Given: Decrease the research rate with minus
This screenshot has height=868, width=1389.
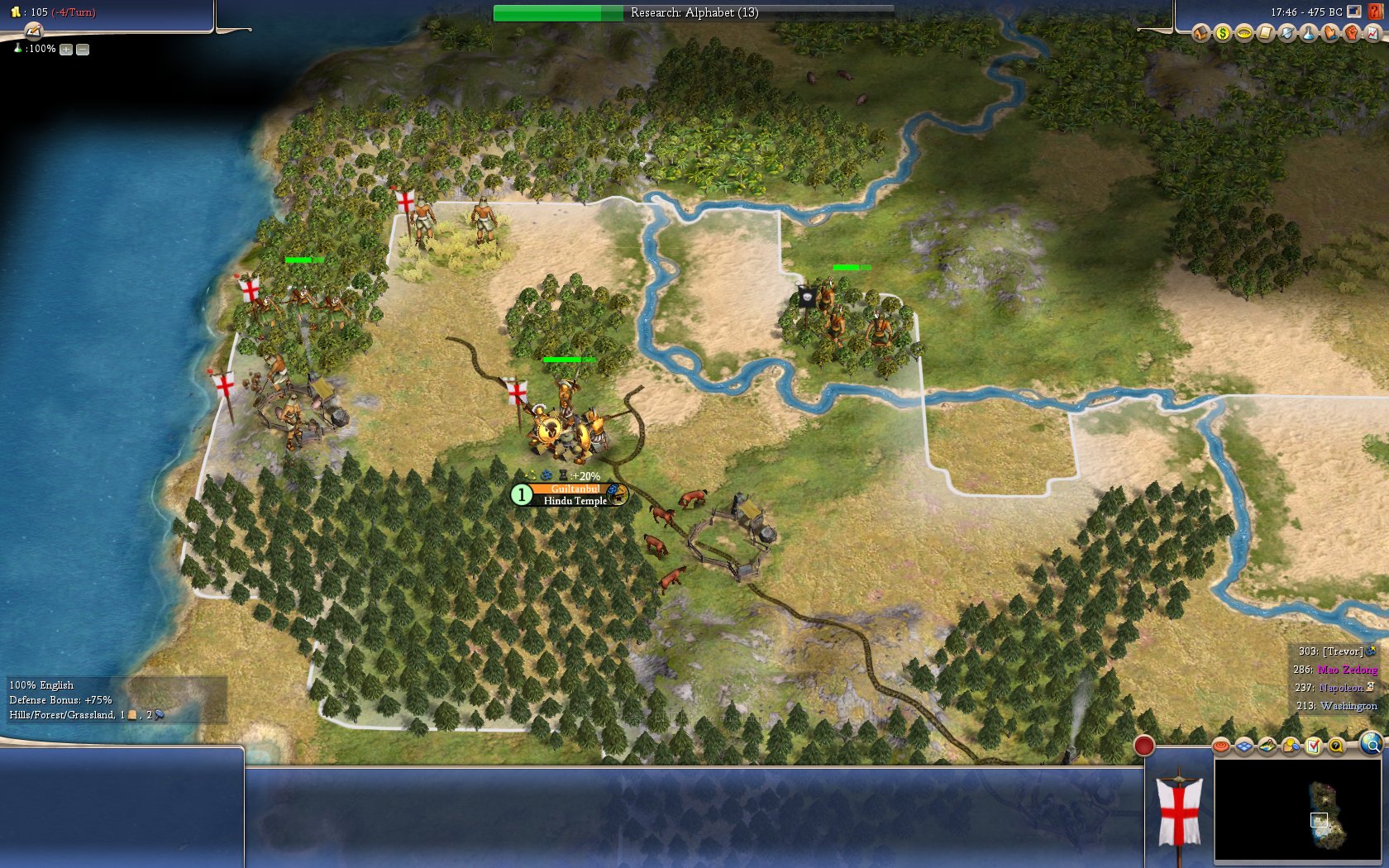Looking at the screenshot, I should point(83,50).
